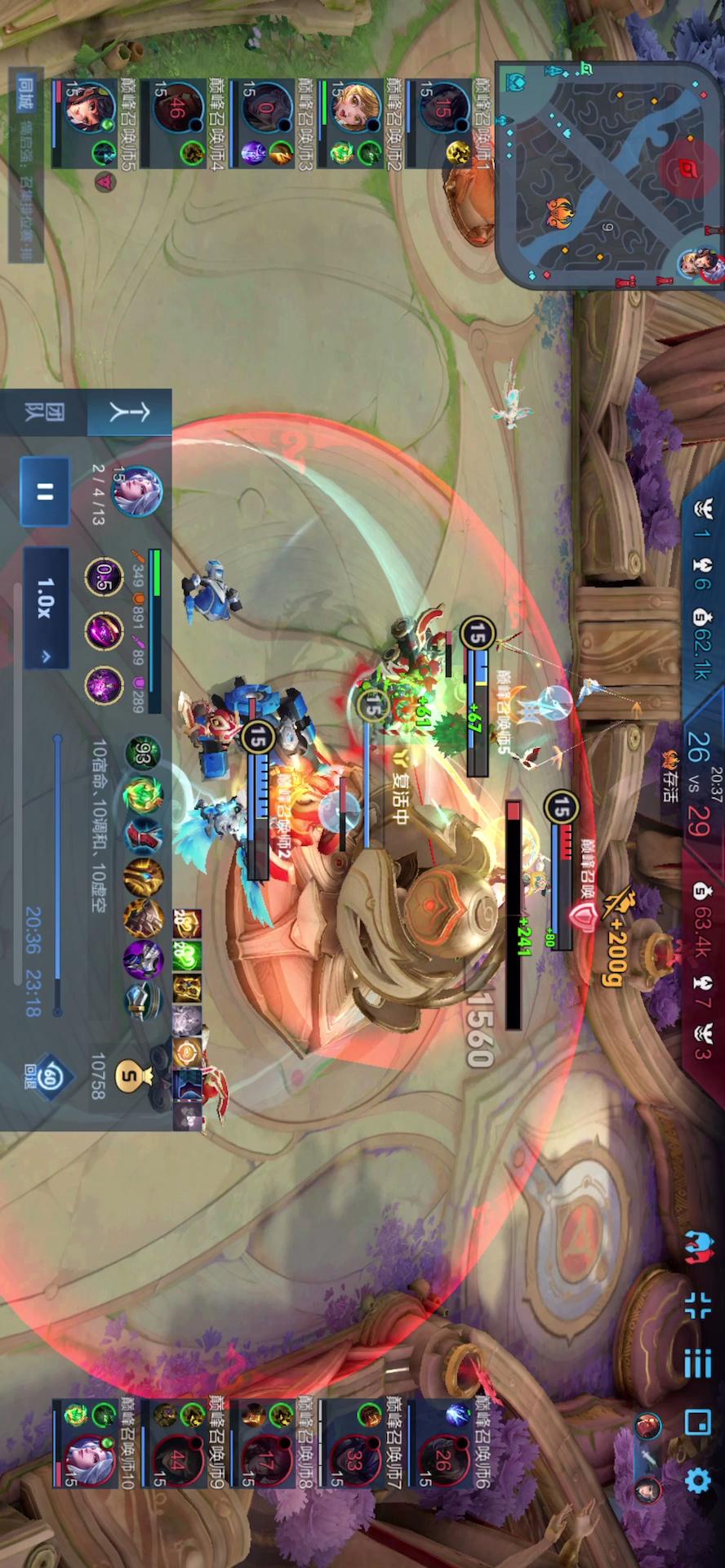
Task: Open the gear settings icon
Action: 698,1479
